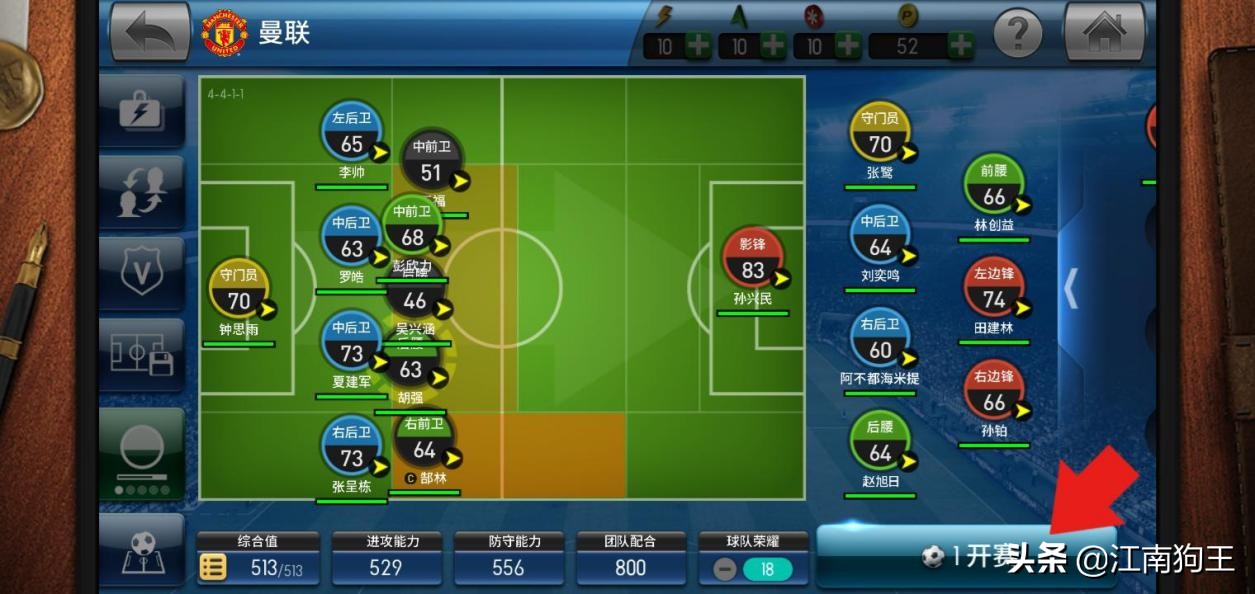Image resolution: width=1255 pixels, height=594 pixels.
Task: Add more gold coins with plus
Action: point(960,46)
